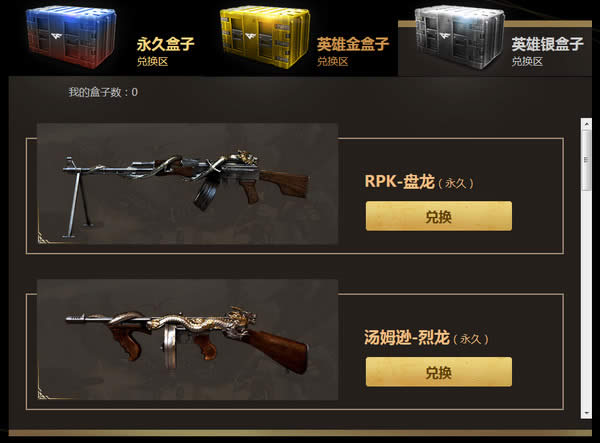View the RPK-盘龙 weapon image

[x=188, y=184]
